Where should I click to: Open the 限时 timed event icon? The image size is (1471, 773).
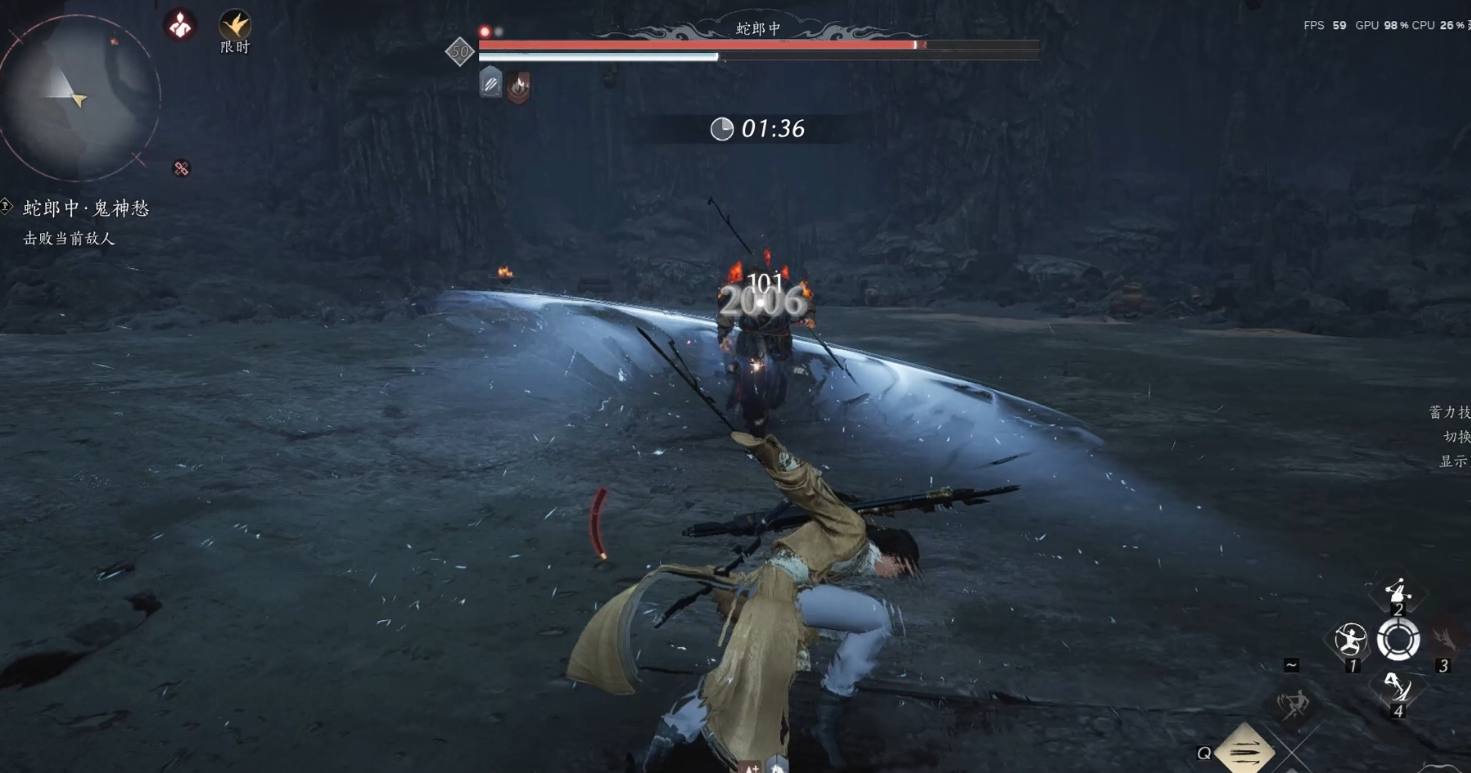click(x=235, y=25)
